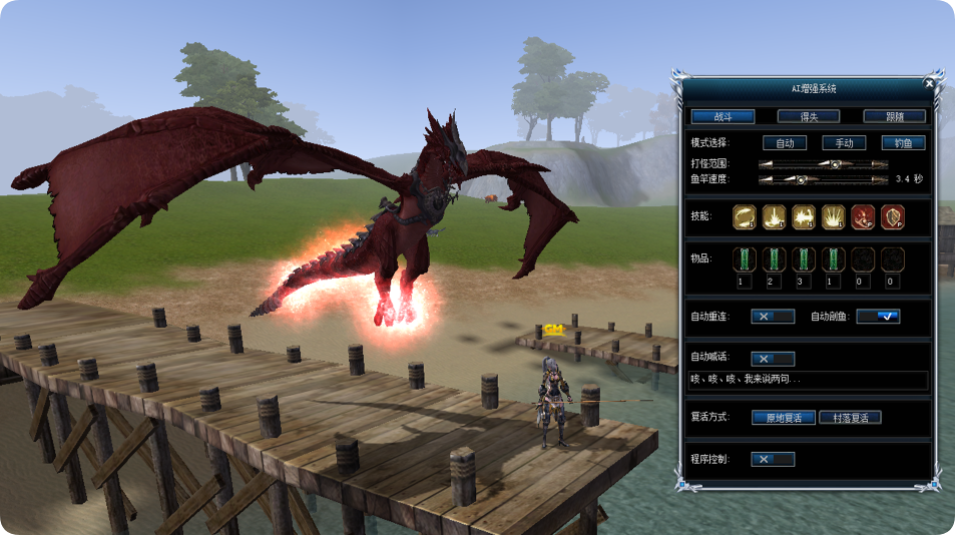Select 钓鱼 fishing mode
The width and height of the screenshot is (955, 535).
[903, 143]
